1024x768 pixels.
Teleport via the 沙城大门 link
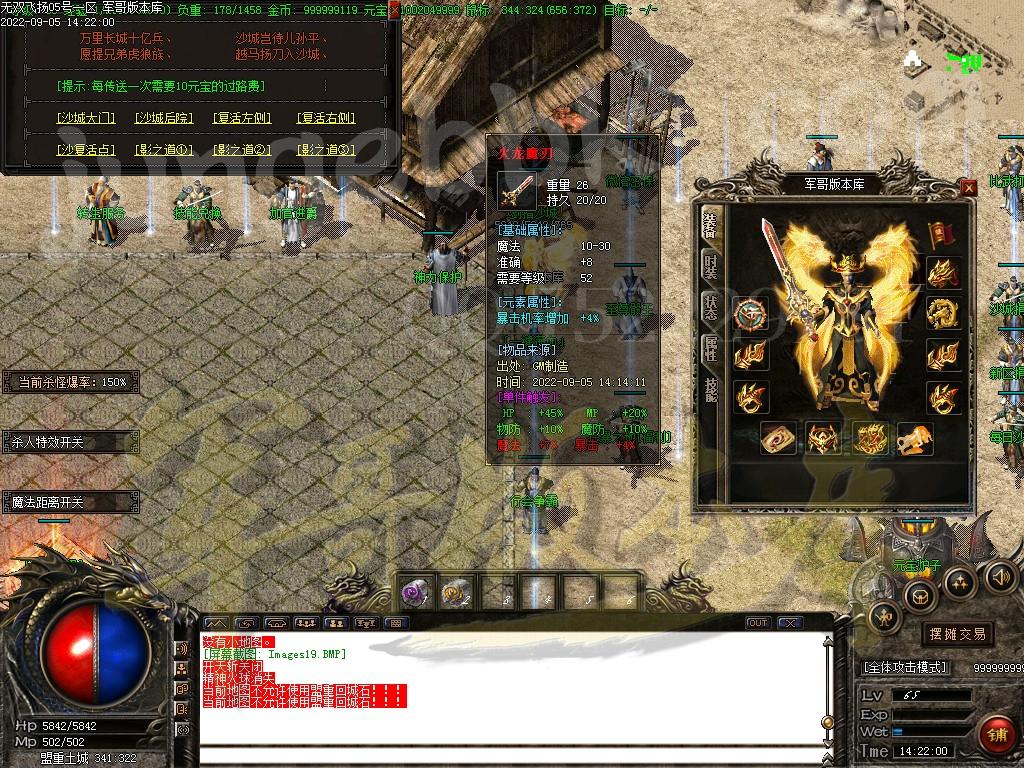86,118
